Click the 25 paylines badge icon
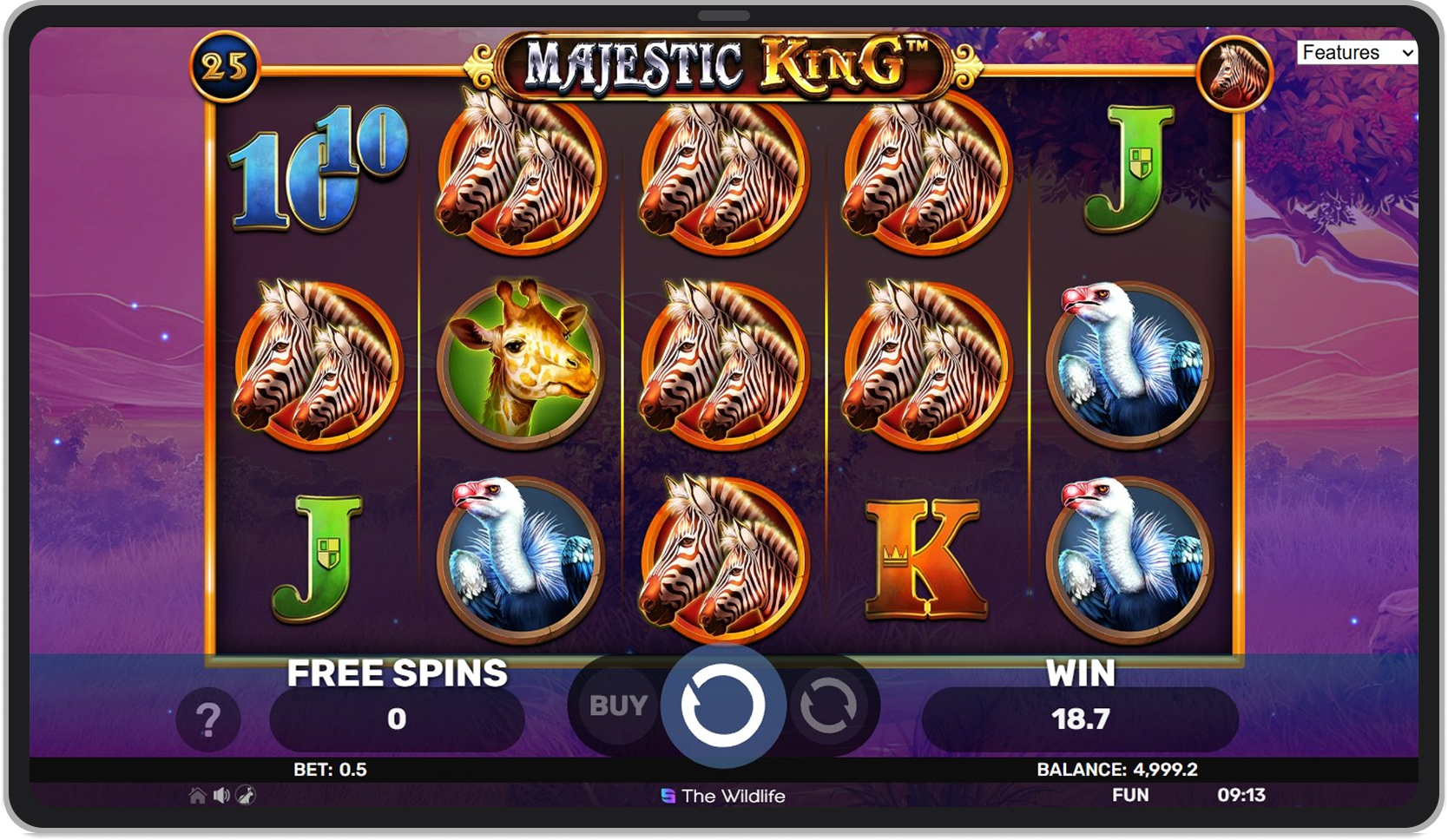Screen dimensions: 1448x840 pyautogui.click(x=226, y=65)
